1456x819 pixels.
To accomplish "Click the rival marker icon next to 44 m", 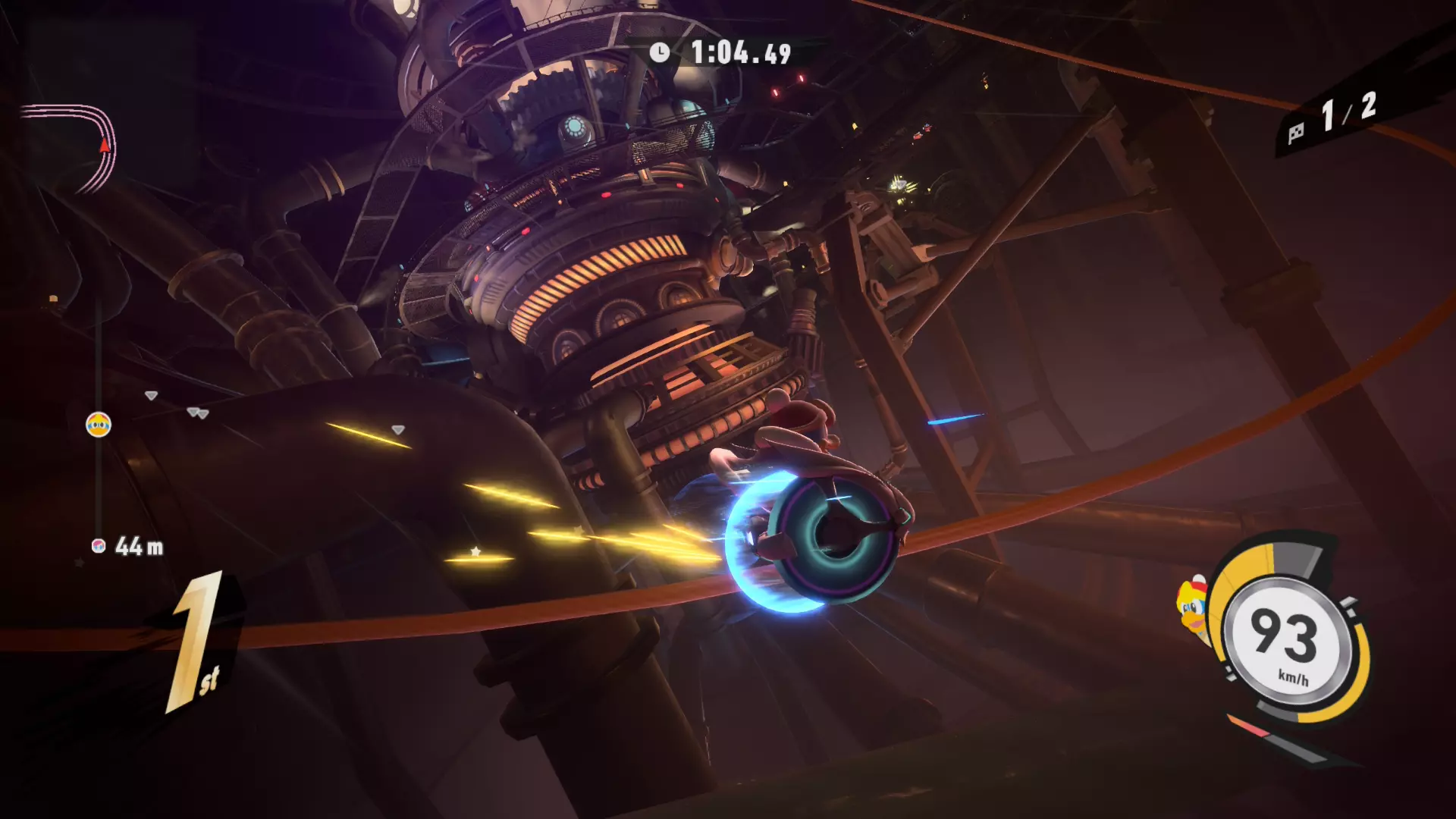I will [x=98, y=546].
